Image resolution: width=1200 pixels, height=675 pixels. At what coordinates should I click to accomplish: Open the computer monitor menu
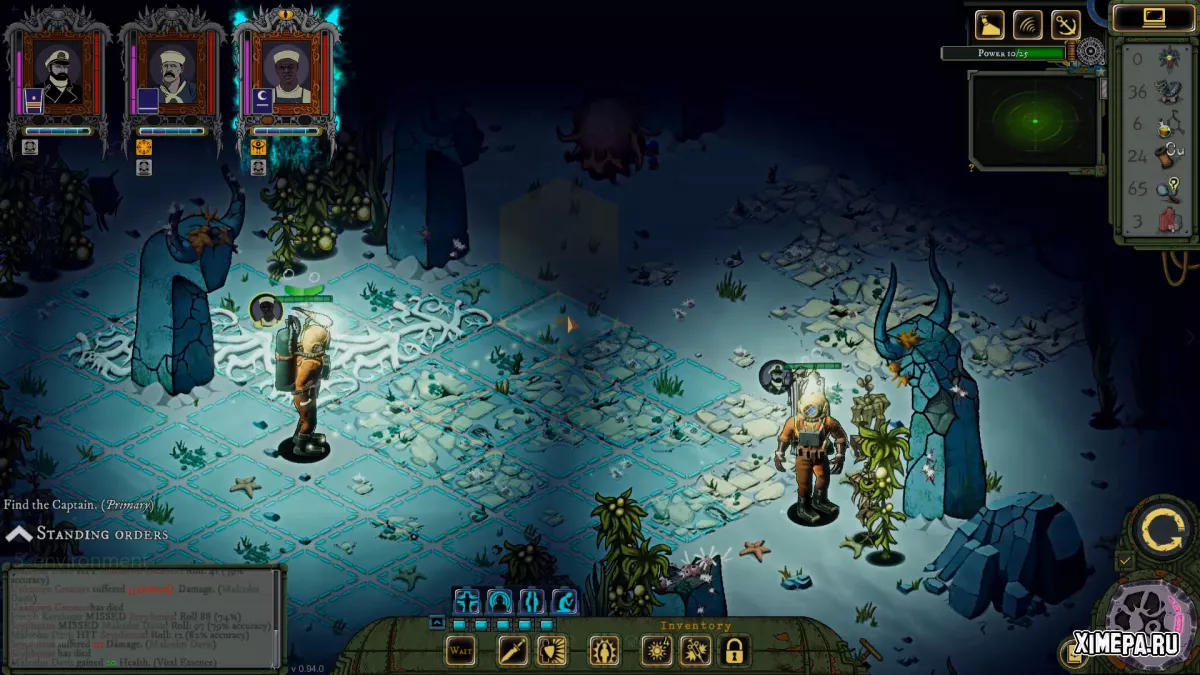1154,17
